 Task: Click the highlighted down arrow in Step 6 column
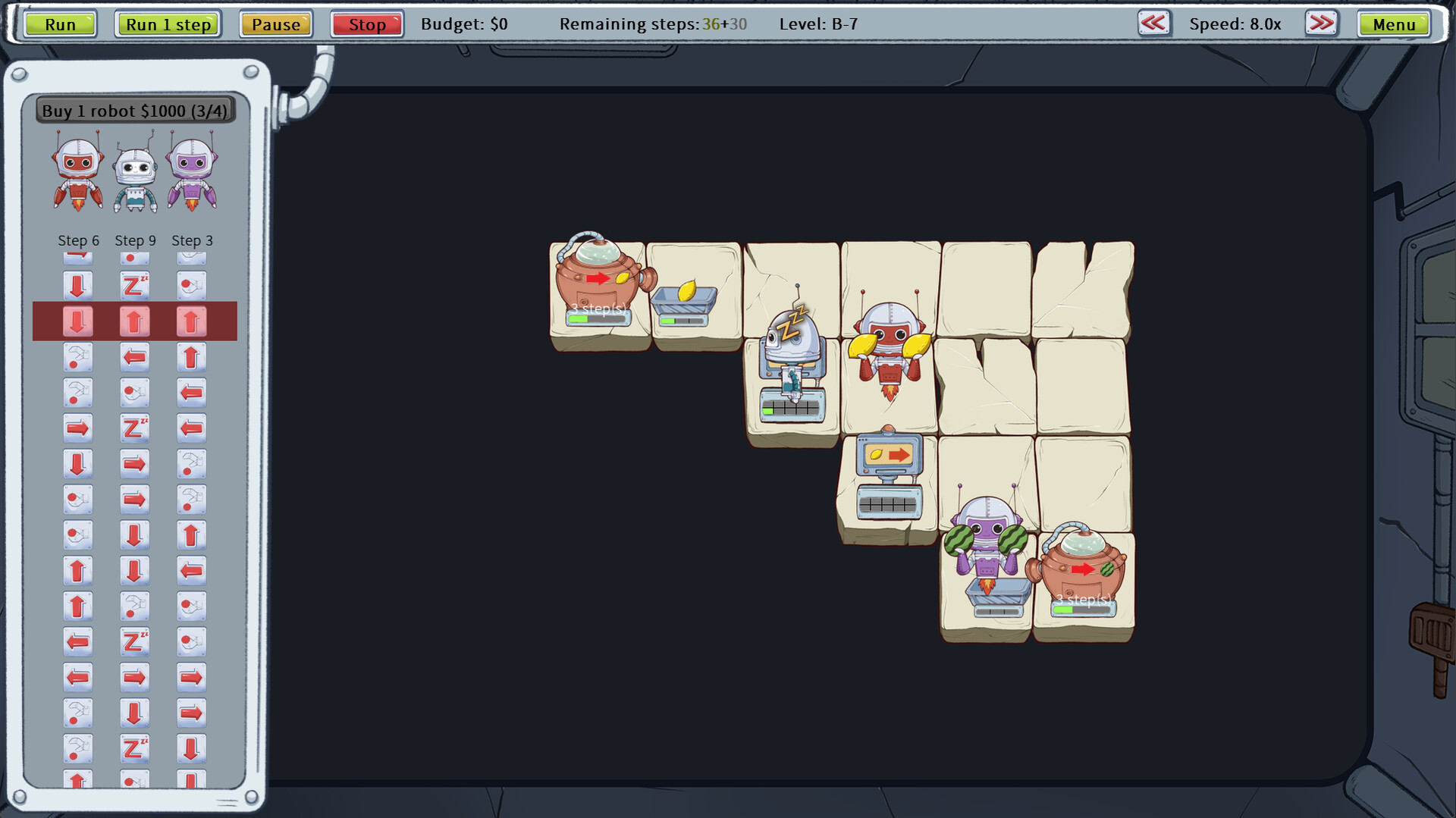[78, 321]
